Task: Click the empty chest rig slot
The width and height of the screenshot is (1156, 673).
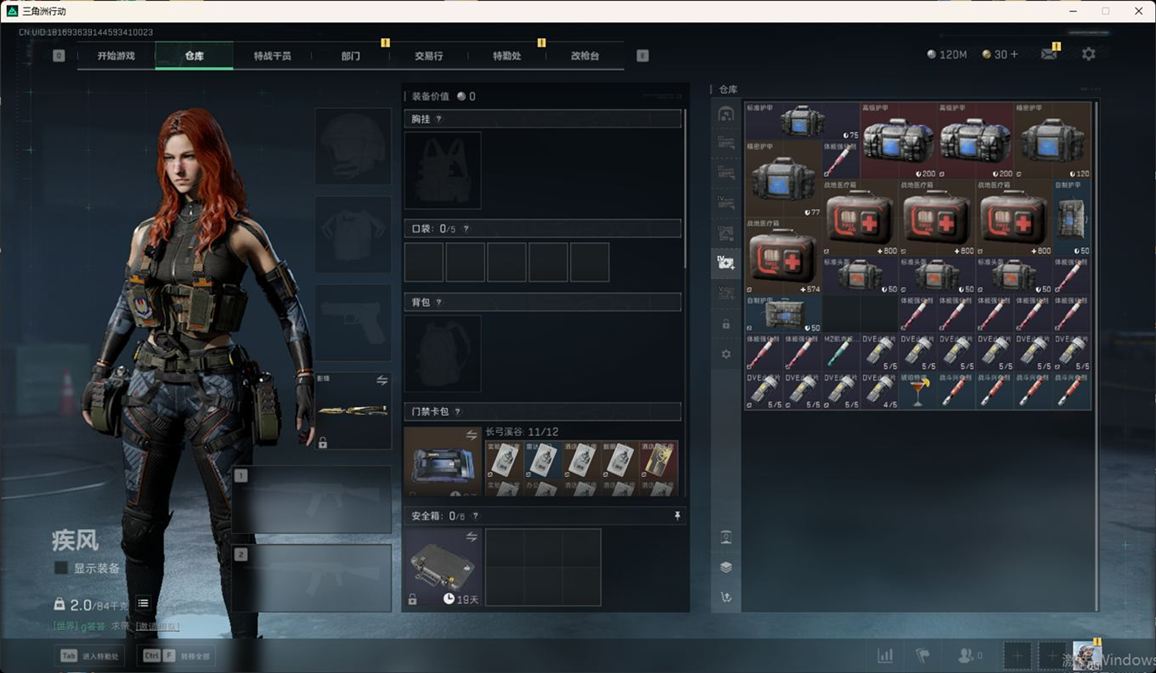Action: tap(442, 170)
